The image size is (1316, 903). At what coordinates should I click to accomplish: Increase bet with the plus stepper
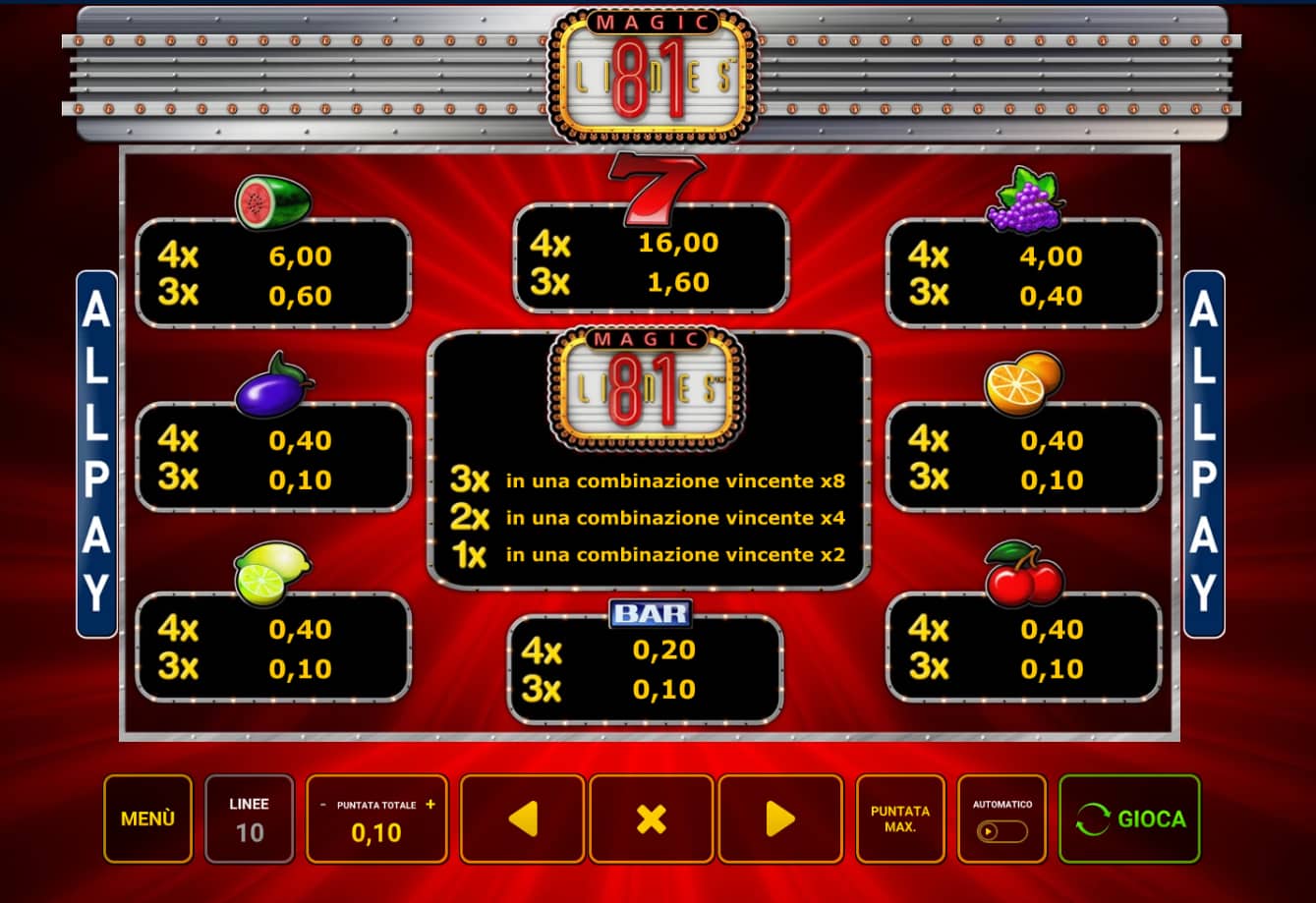click(x=429, y=804)
